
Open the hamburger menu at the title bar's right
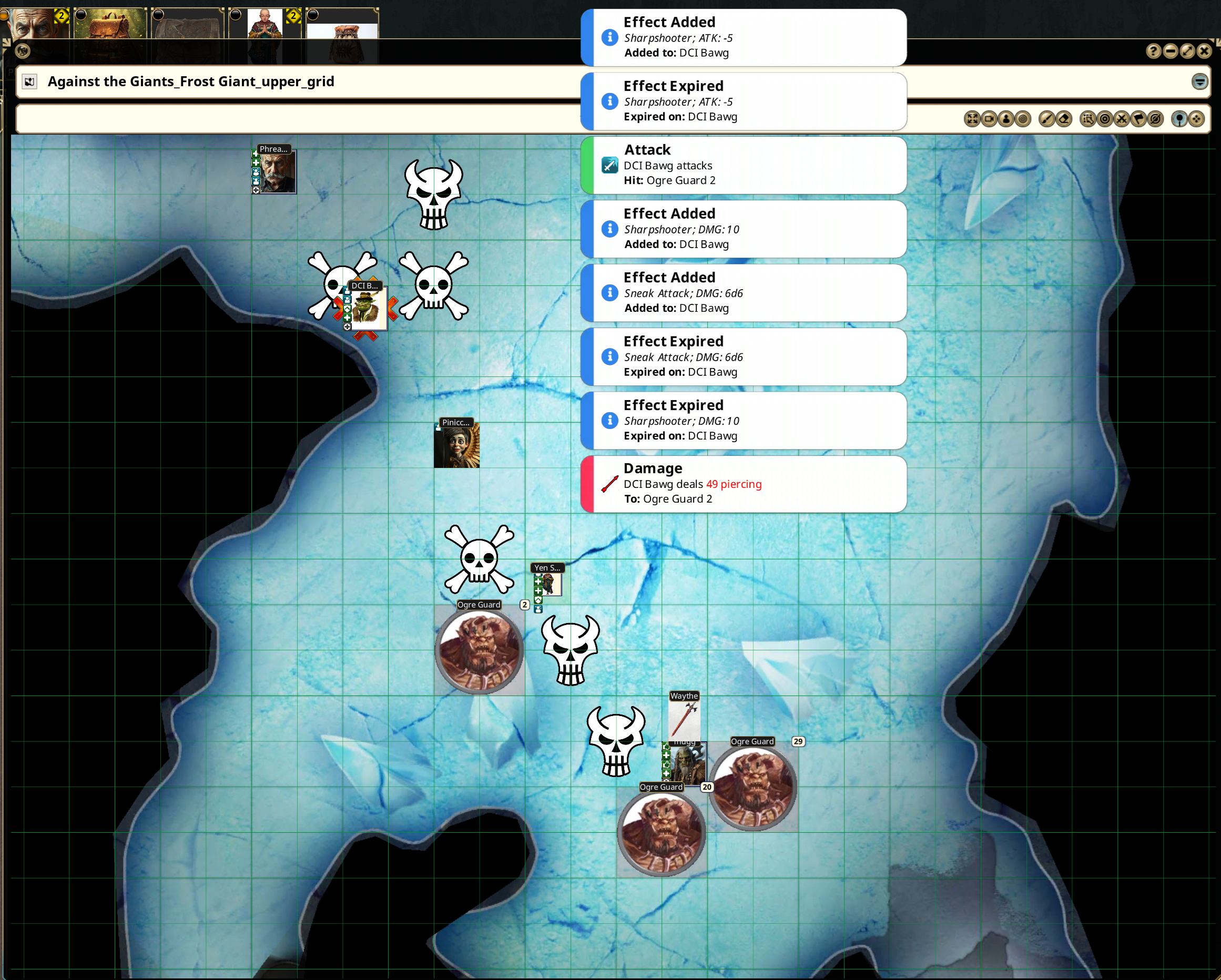pos(1200,82)
